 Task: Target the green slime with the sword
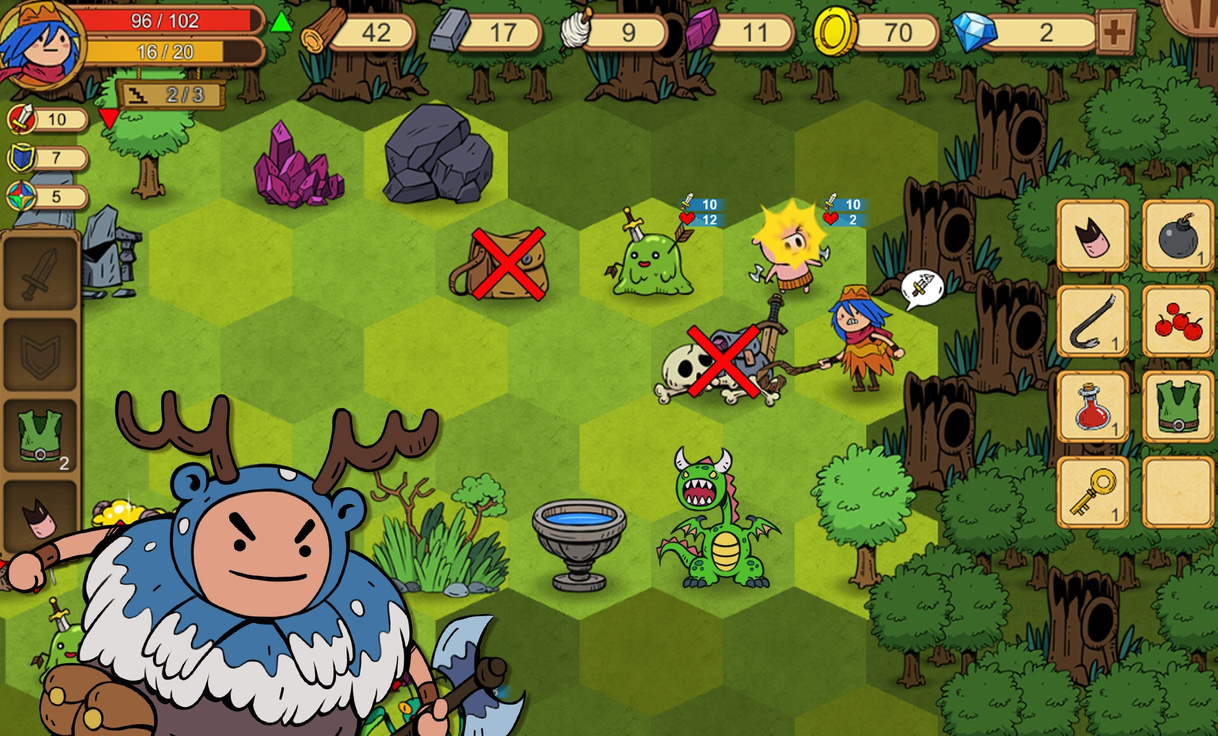[652, 262]
